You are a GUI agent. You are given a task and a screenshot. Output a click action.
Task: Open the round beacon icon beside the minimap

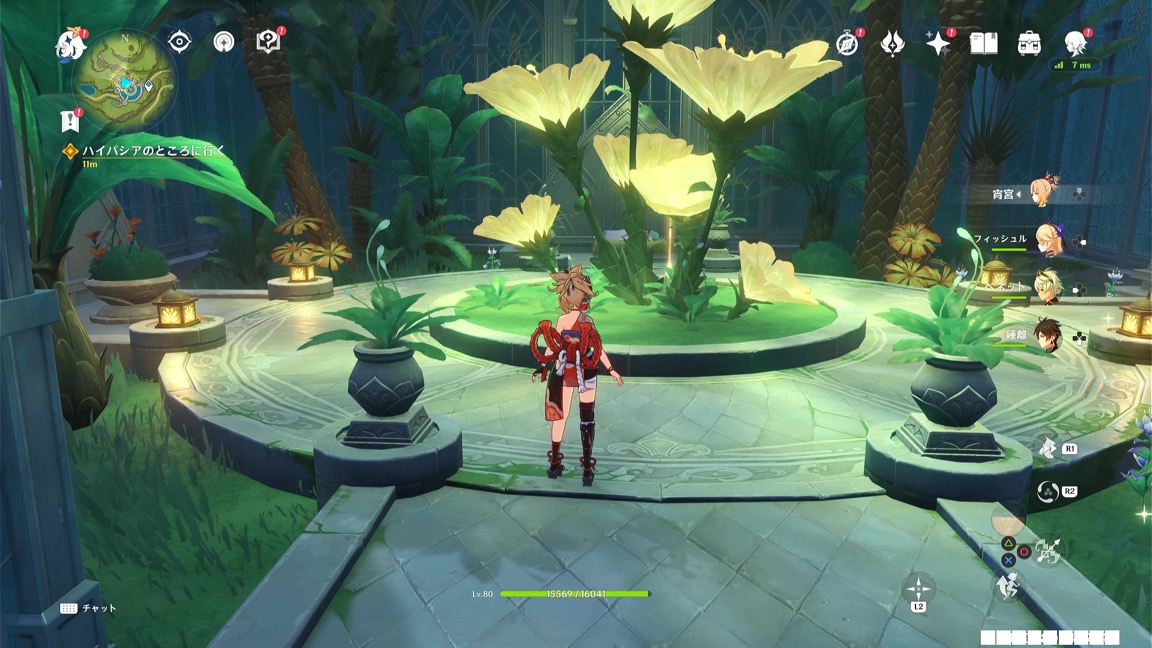coord(224,41)
